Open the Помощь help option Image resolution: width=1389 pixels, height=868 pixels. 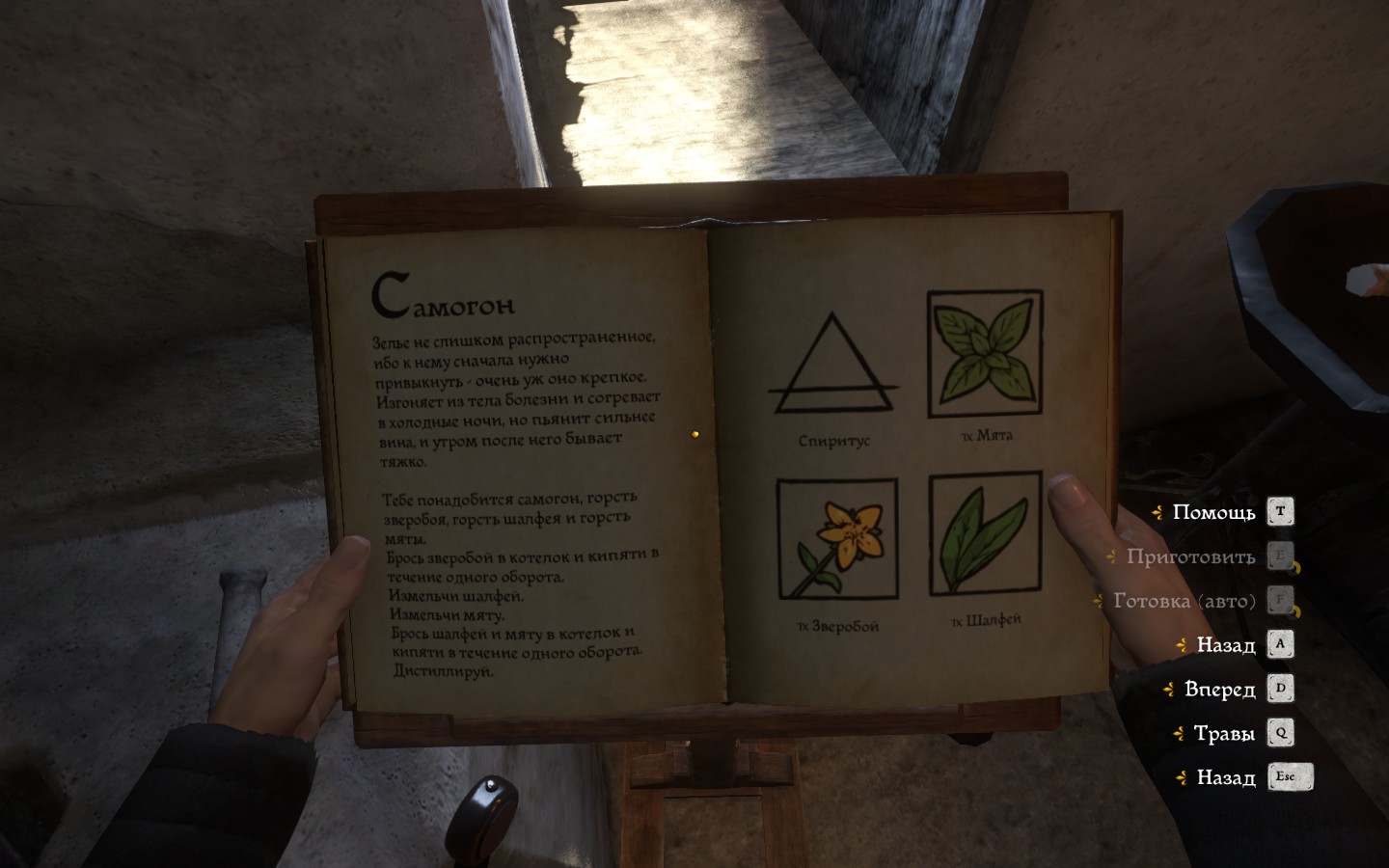pos(1214,512)
